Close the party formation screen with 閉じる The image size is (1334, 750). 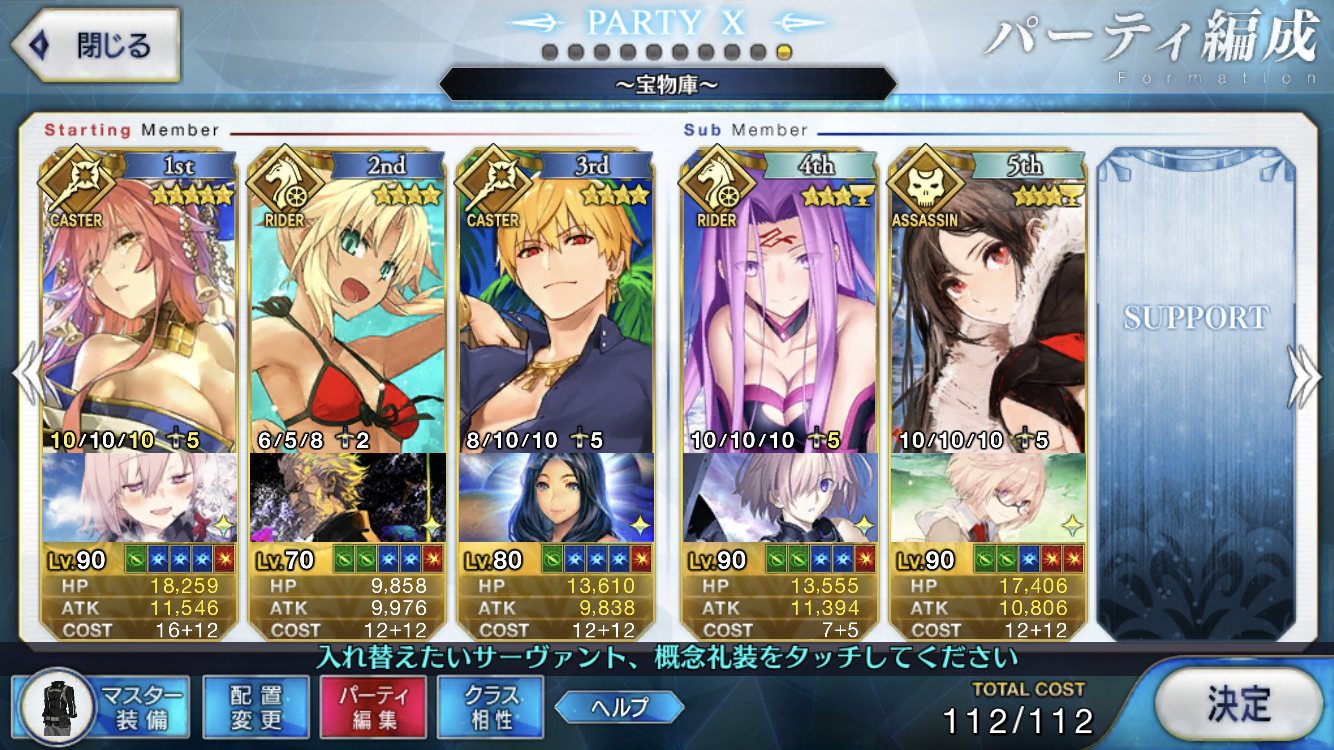click(x=96, y=46)
